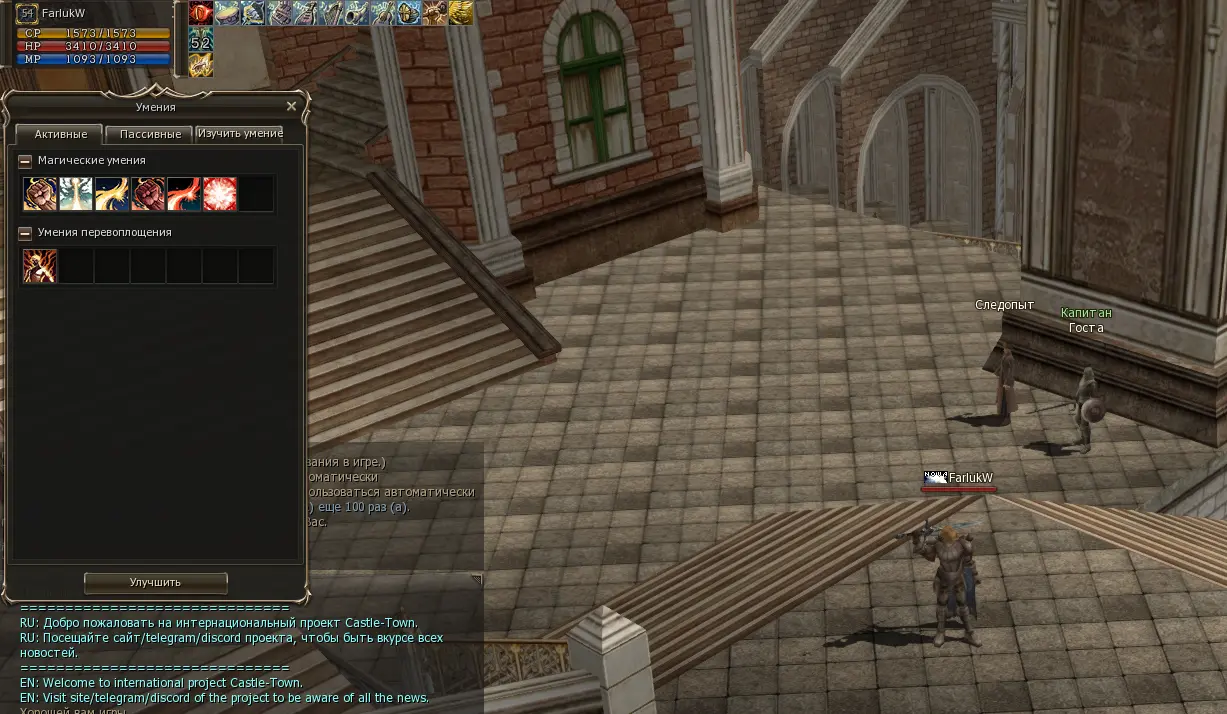This screenshot has height=714, width=1227.
Task: Activate the white light pillar skill
Action: tap(76, 194)
